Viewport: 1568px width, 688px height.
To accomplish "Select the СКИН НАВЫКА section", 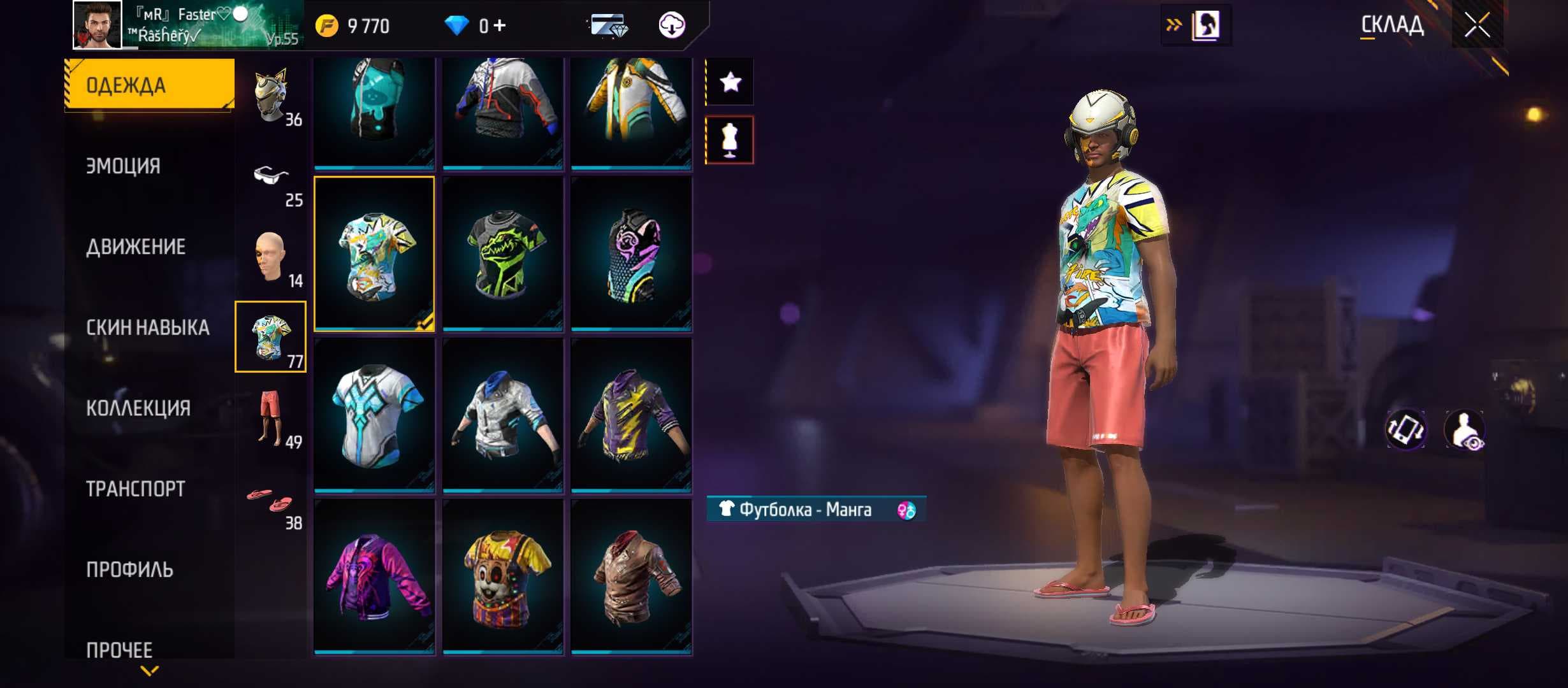I will click(148, 327).
